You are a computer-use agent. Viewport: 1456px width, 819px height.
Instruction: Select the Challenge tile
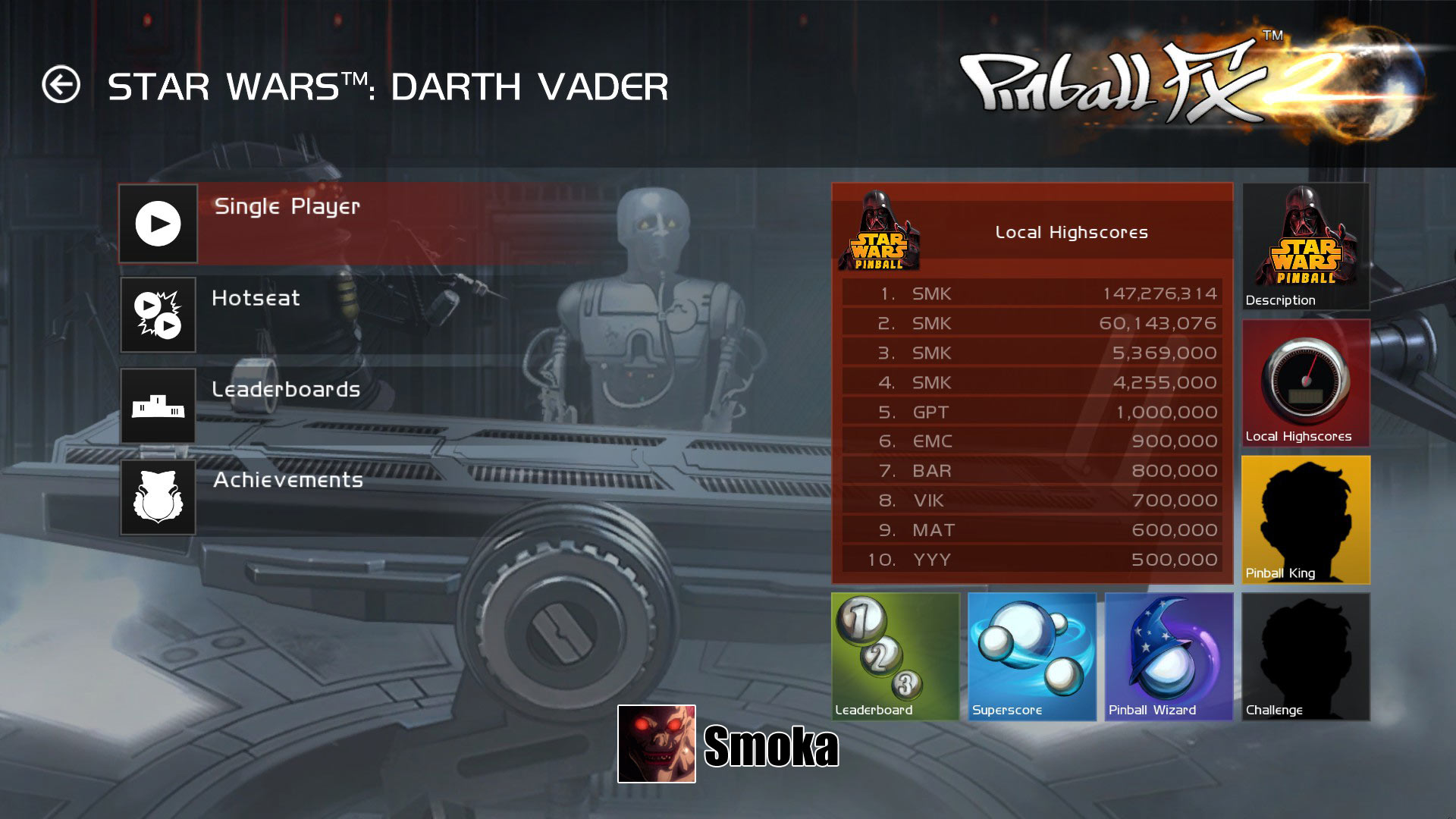[1305, 656]
